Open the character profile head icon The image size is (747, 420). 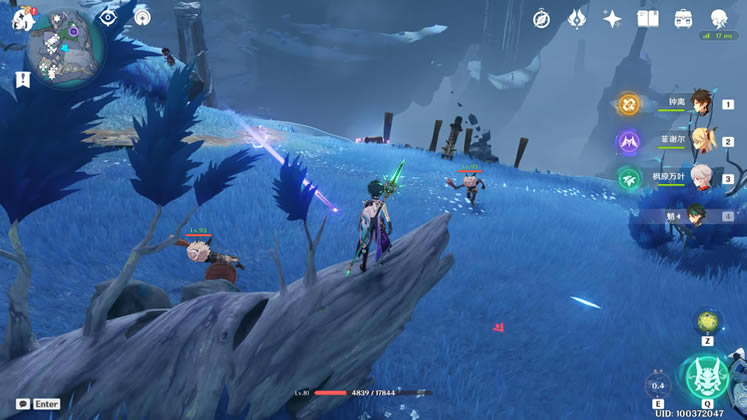719,18
